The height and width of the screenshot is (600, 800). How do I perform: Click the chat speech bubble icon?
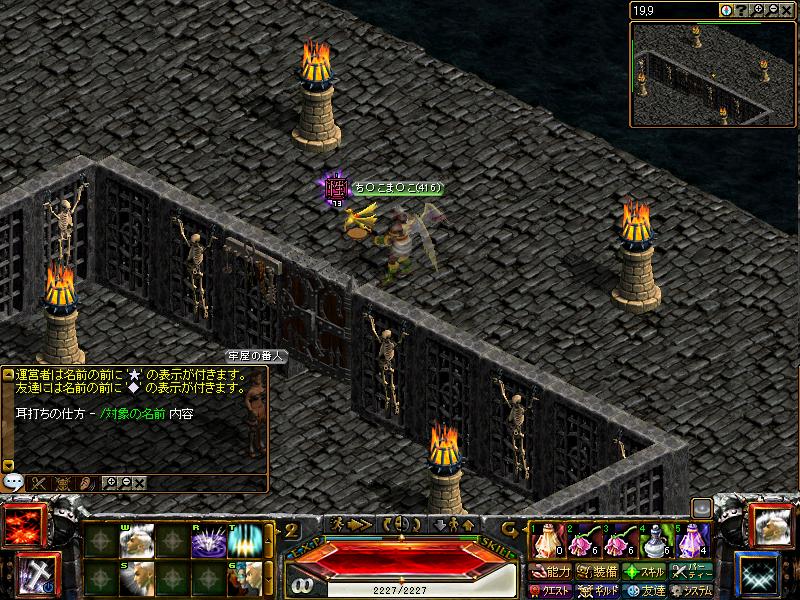(x=13, y=480)
